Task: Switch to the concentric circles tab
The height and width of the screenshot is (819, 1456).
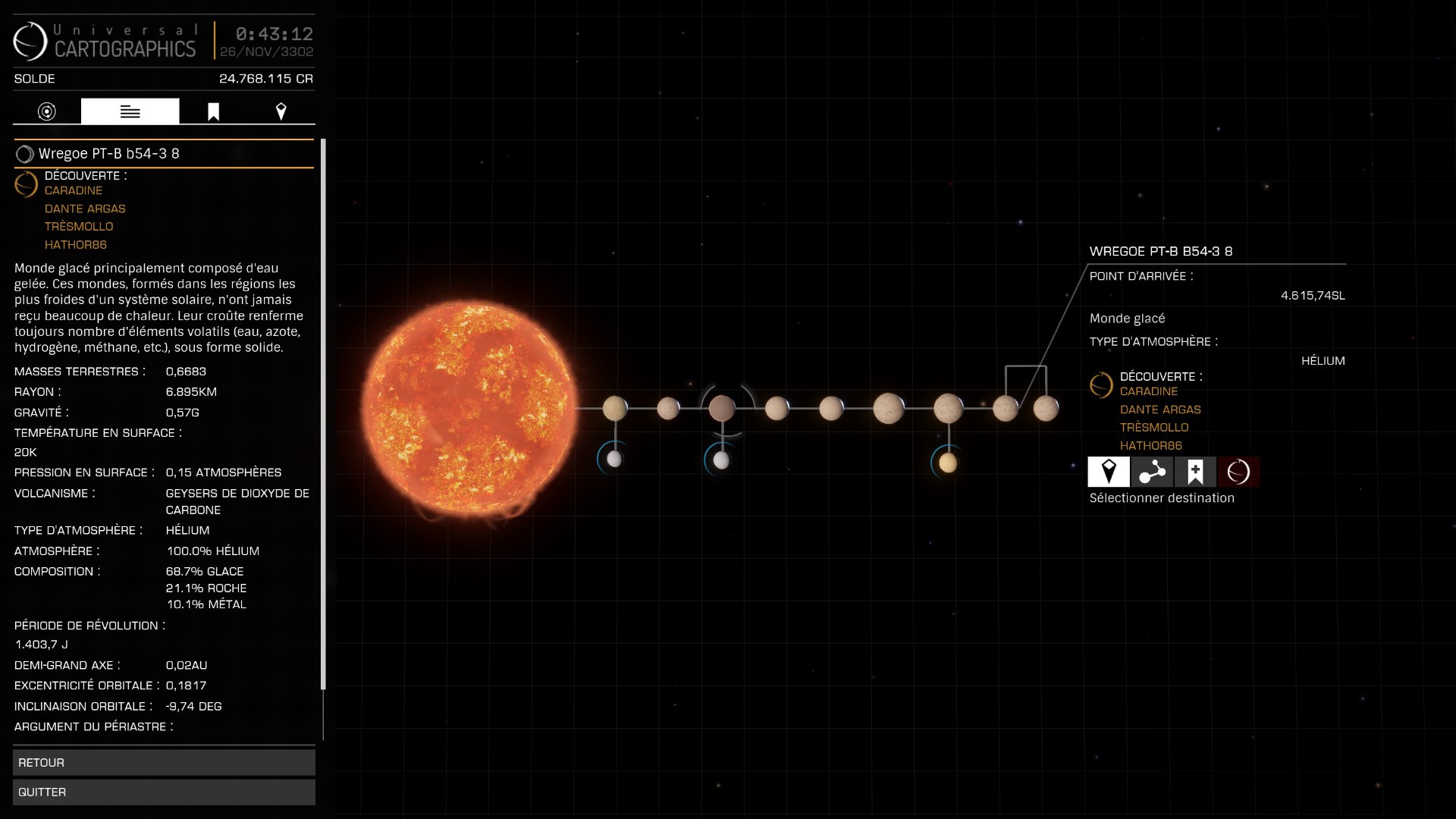Action: point(47,111)
